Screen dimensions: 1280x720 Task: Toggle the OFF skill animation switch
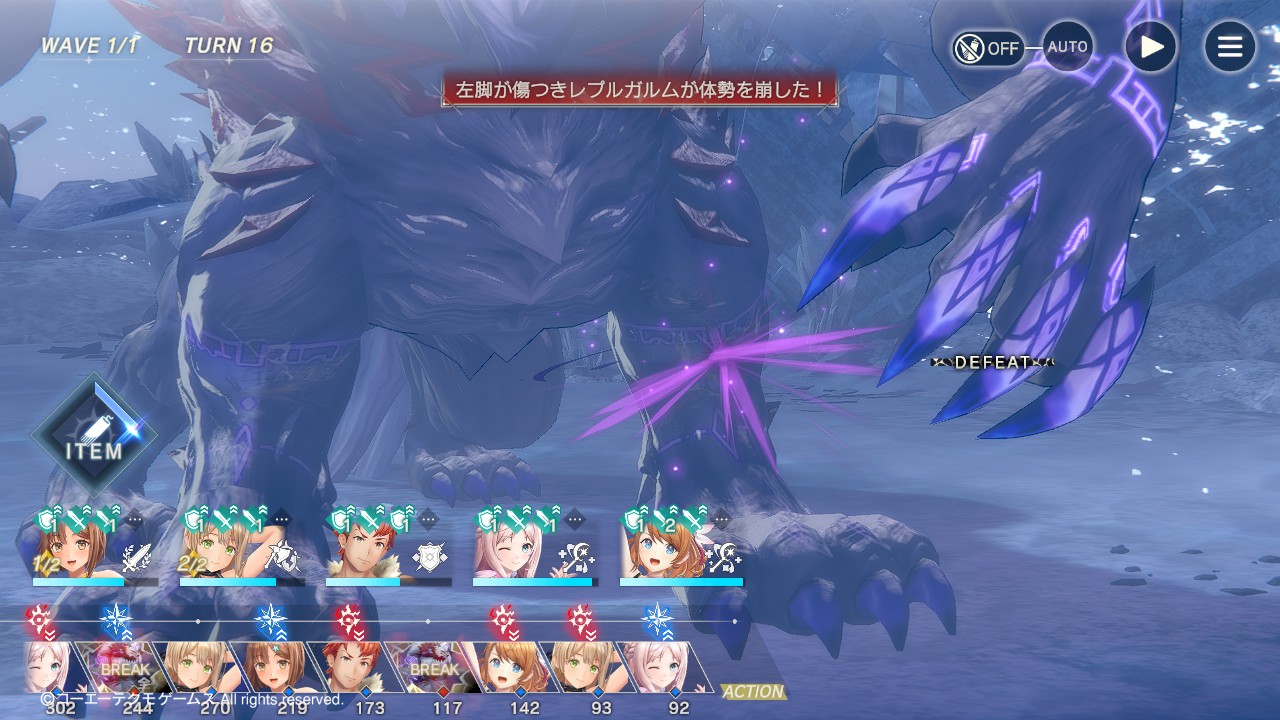pos(987,47)
